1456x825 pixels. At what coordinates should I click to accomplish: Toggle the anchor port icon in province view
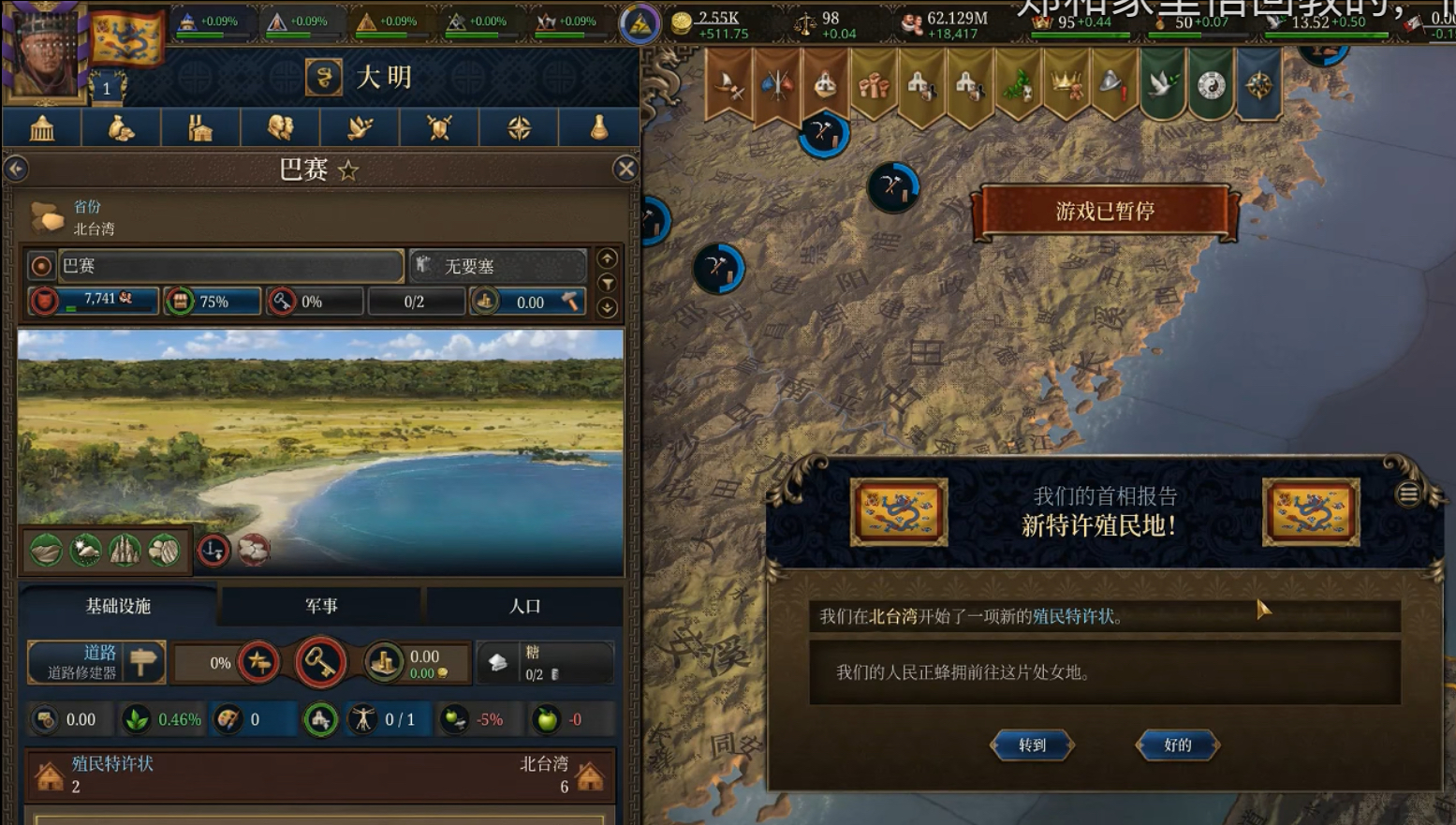tap(213, 551)
